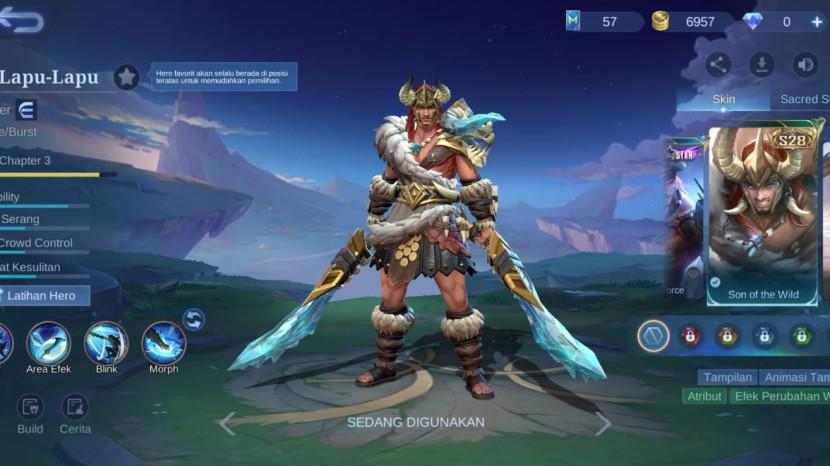This screenshot has height=466, width=830.
Task: Select the Tampilan tag
Action: (727, 377)
